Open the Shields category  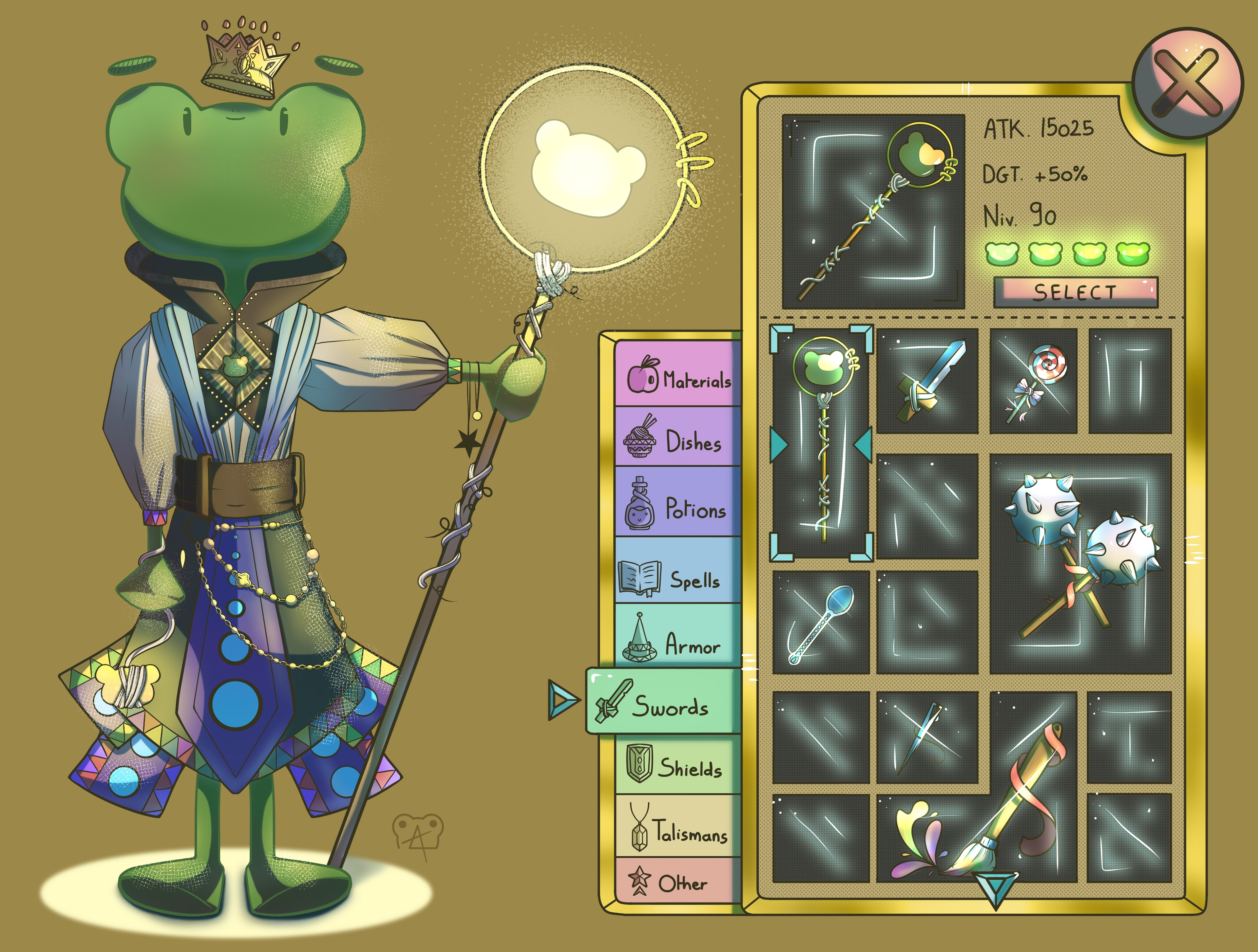tap(678, 765)
